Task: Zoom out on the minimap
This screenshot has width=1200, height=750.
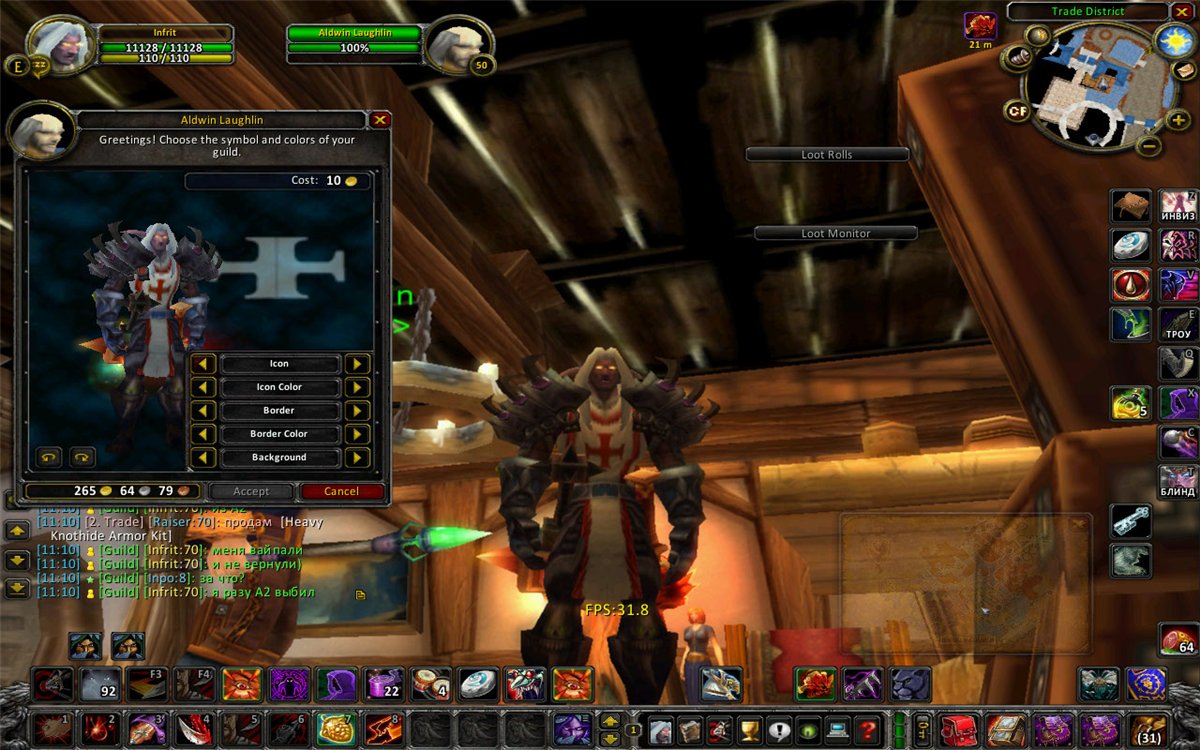Action: coord(1150,146)
